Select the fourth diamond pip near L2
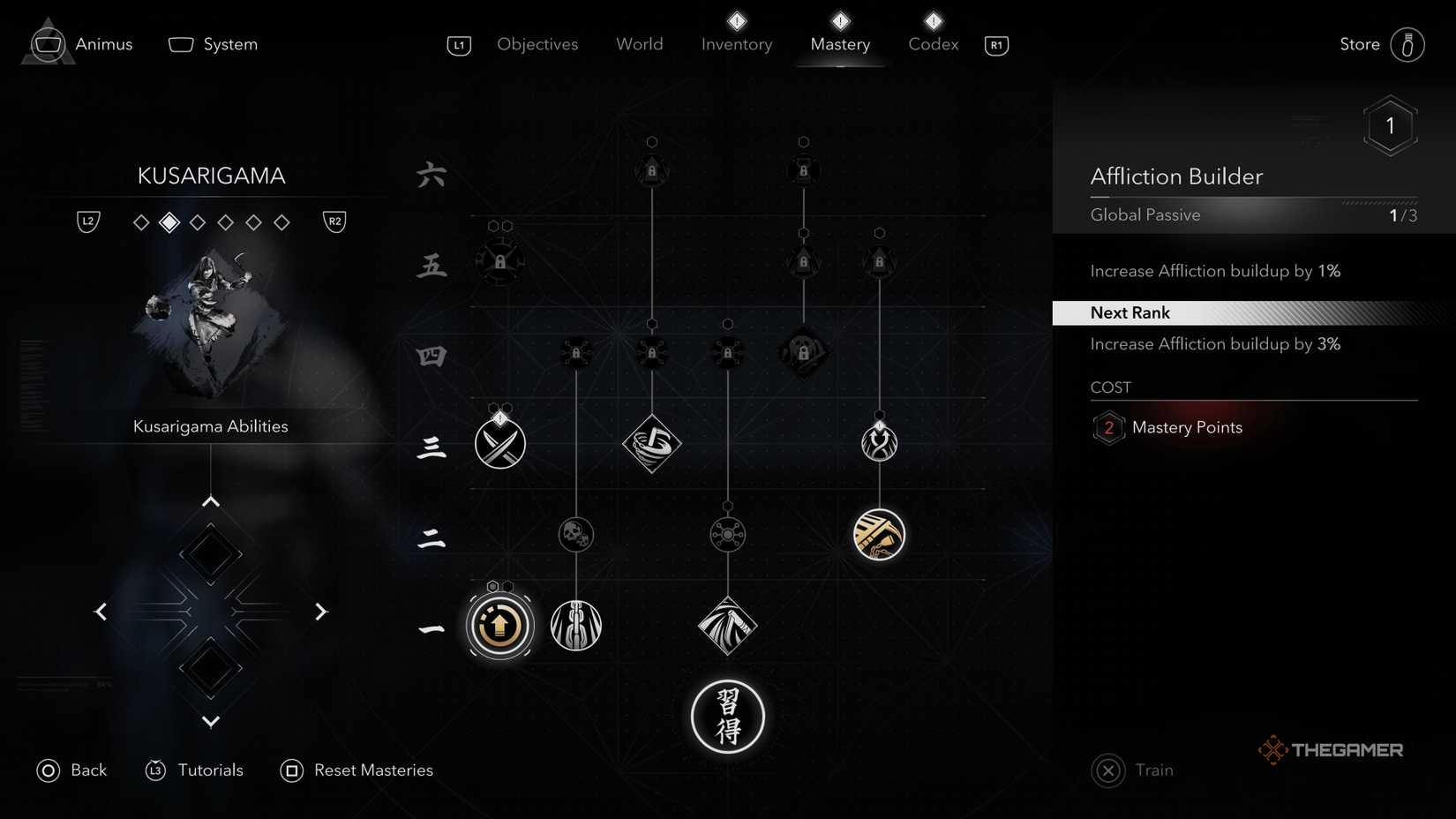Viewport: 1456px width, 819px height. [x=225, y=222]
